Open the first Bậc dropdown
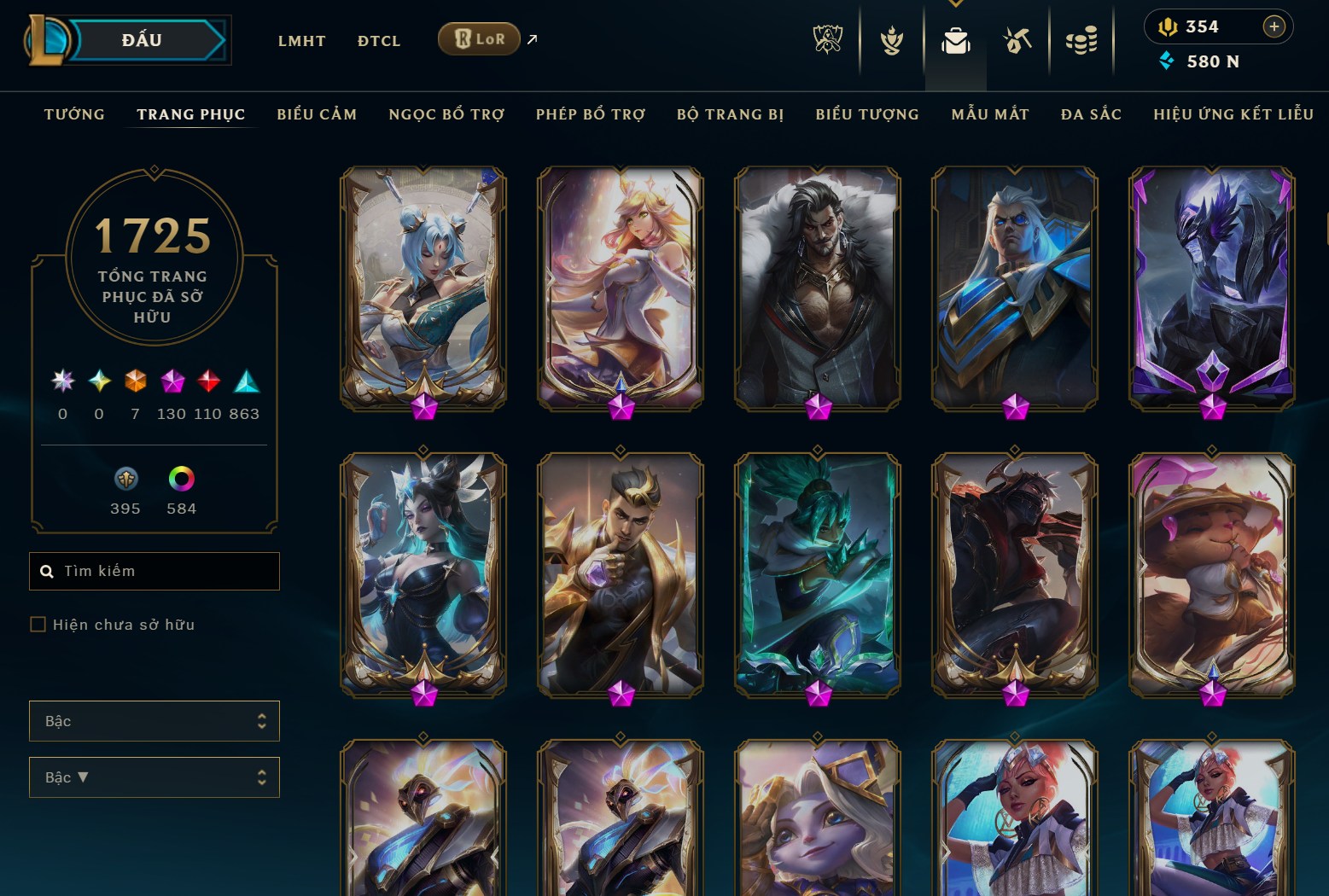The width and height of the screenshot is (1329, 896). (x=154, y=721)
